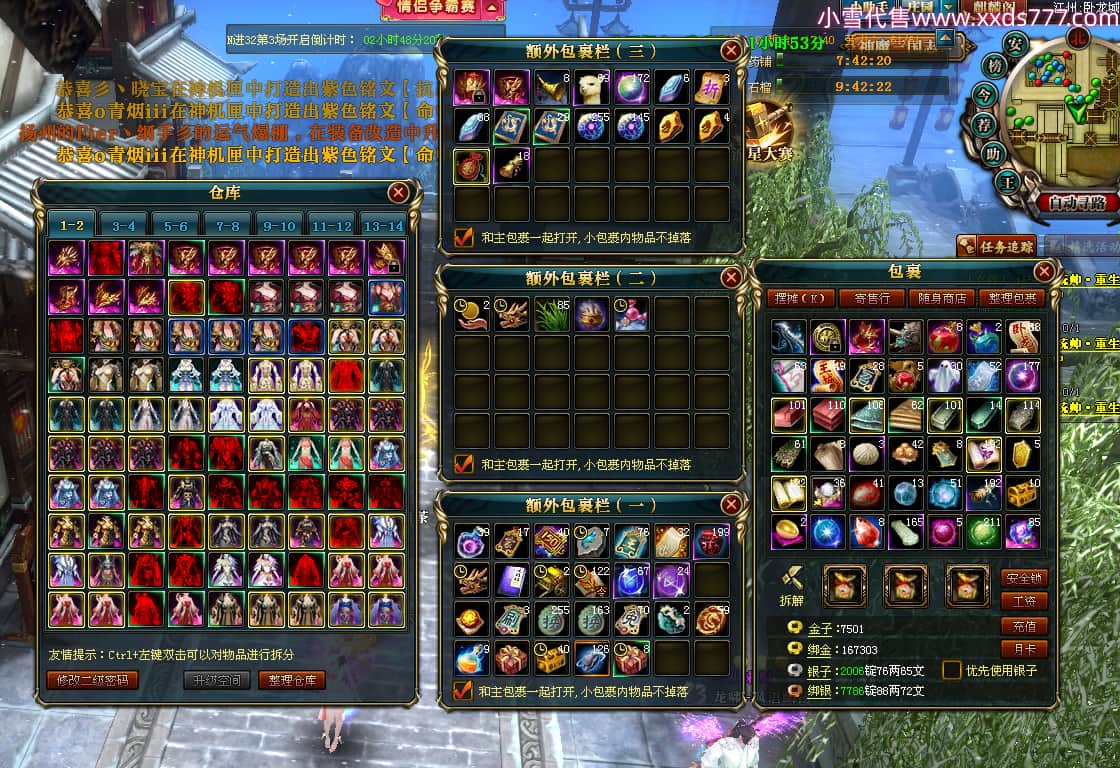
Task: Toggle the 额外包裹栏（一） open-with-main-bag checkbox
Action: point(463,690)
